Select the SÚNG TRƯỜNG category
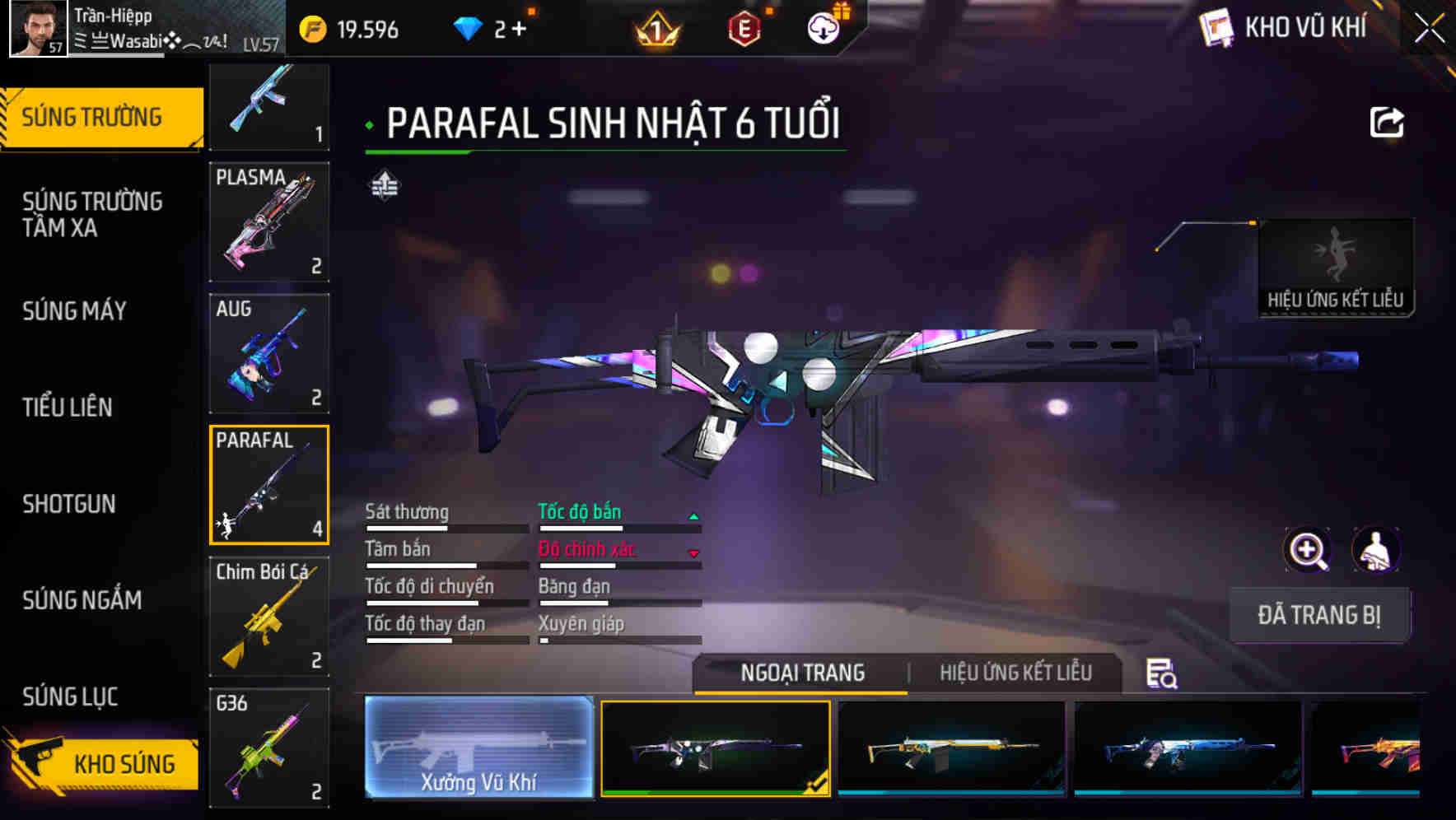This screenshot has height=820, width=1456. click(x=93, y=116)
